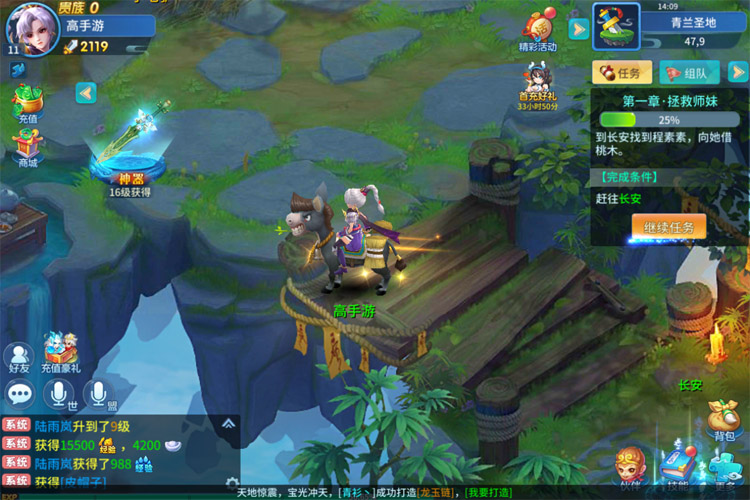This screenshot has width=750, height=500.
Task: Open the 伙伴 companion menu
Action: coord(631,468)
